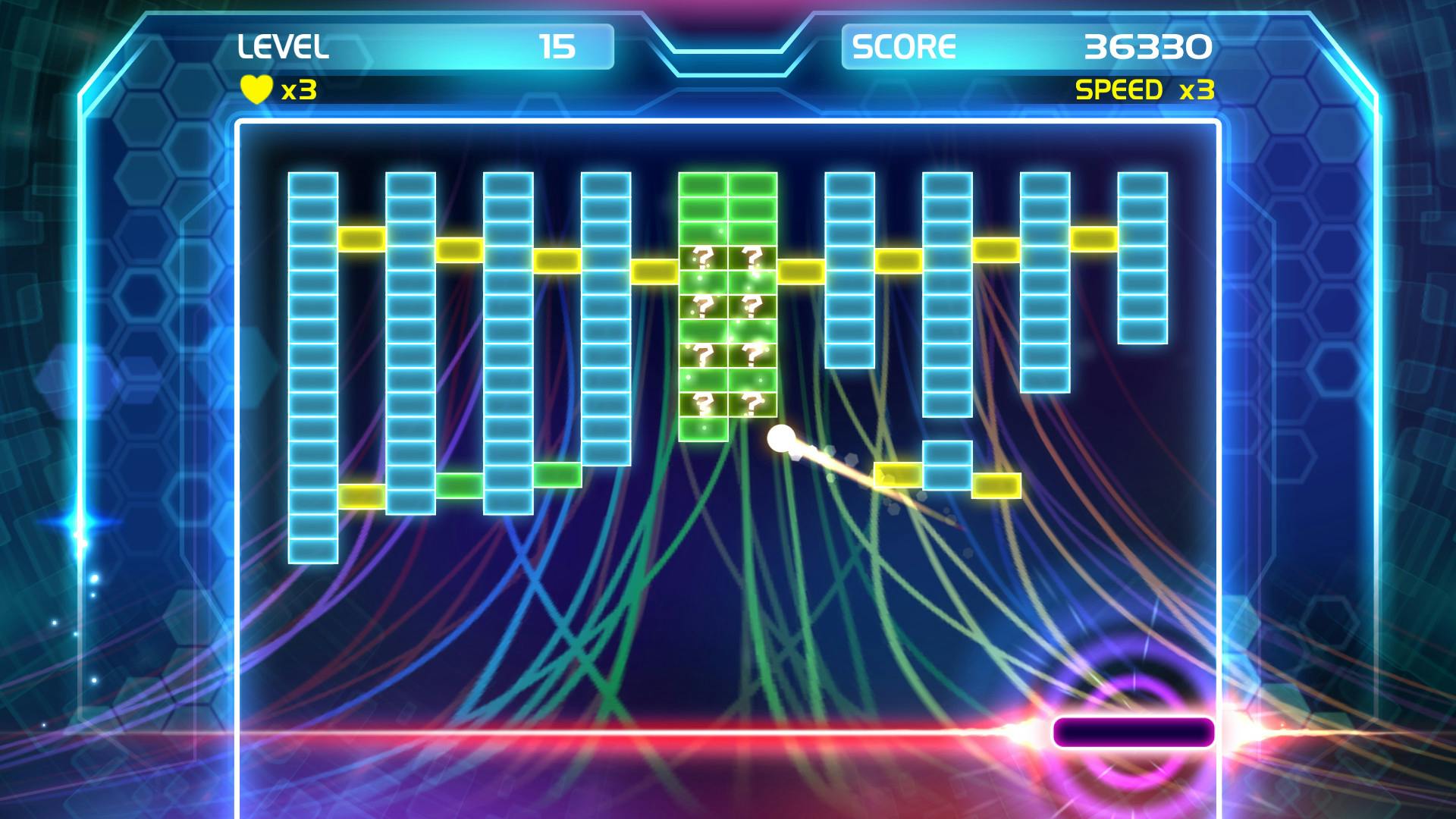The height and width of the screenshot is (819, 1456).
Task: Select the SCORE header text
Action: tap(905, 48)
